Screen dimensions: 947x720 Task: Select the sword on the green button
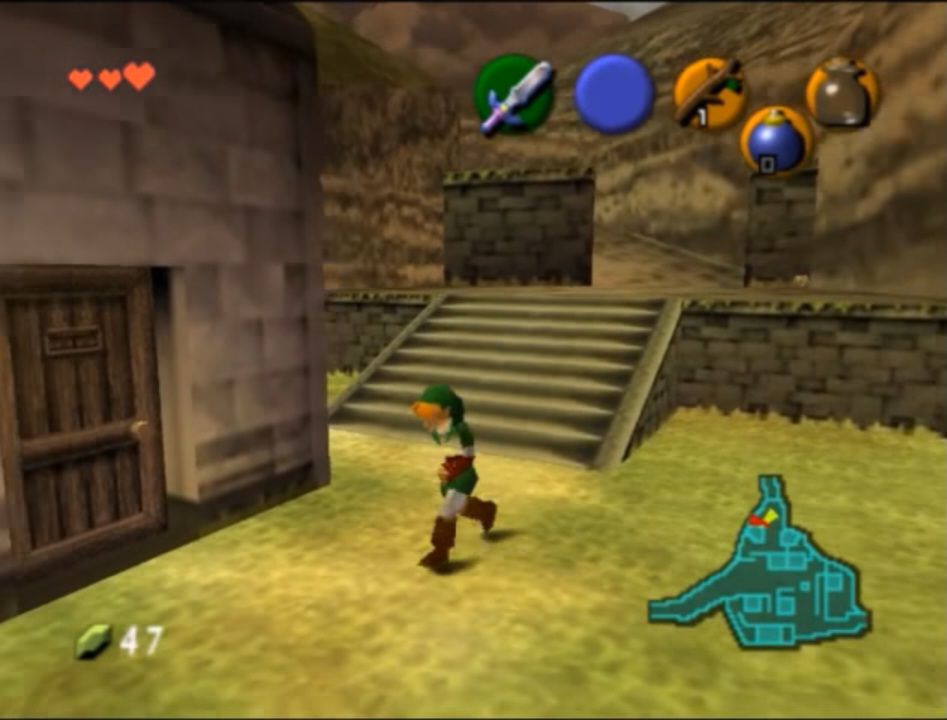tap(513, 95)
